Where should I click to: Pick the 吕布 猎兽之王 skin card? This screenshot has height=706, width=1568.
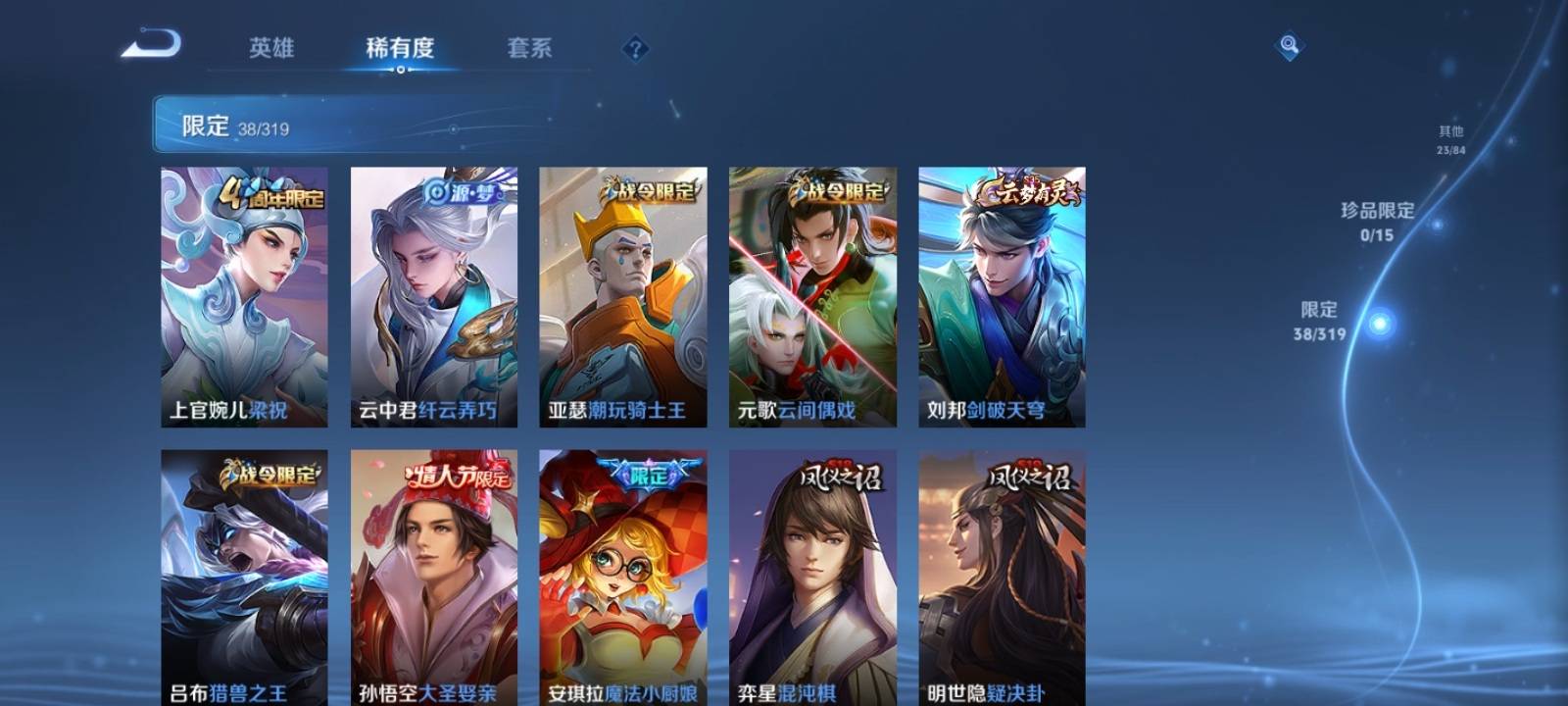tap(244, 577)
